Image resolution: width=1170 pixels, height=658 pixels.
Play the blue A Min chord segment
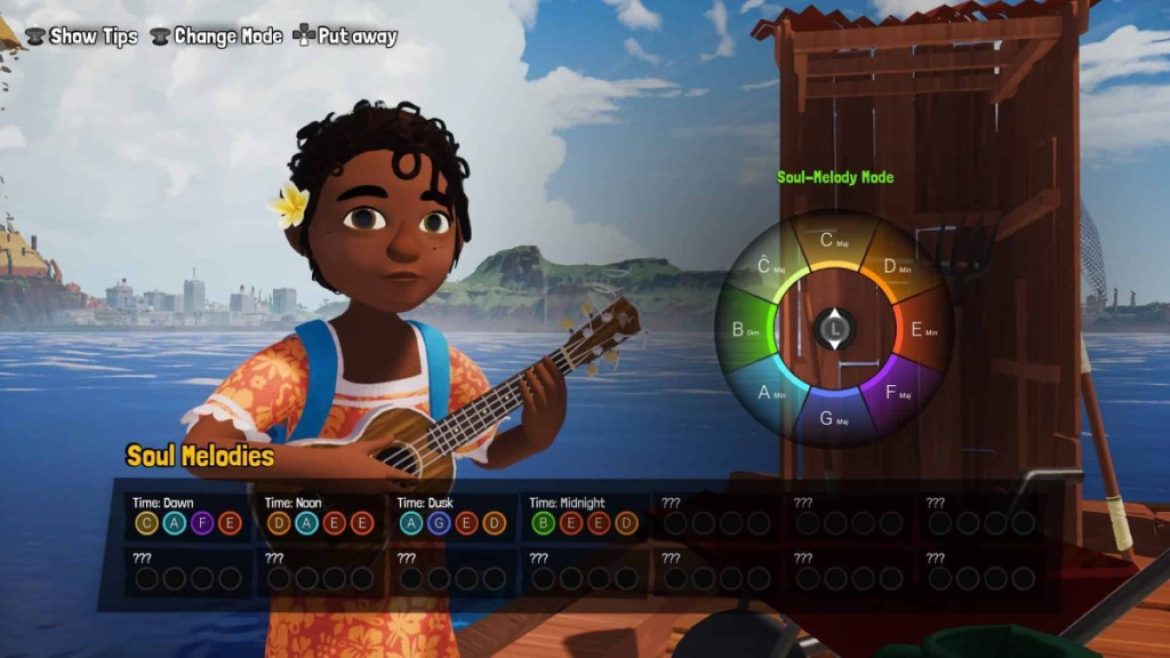click(x=770, y=392)
